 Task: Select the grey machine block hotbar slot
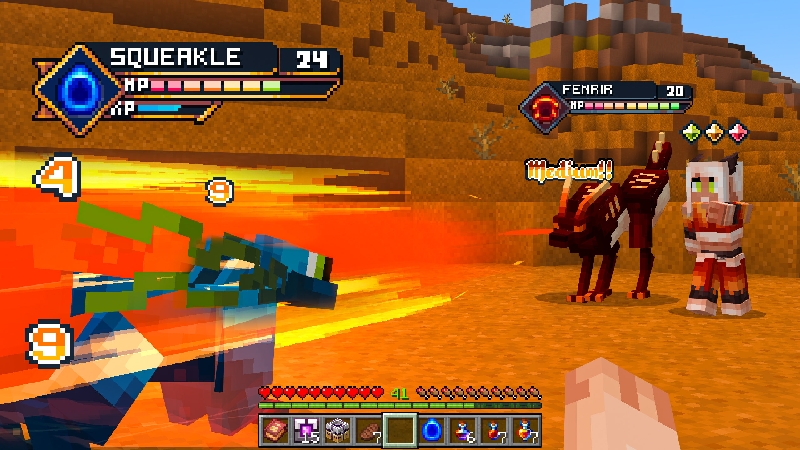[338, 431]
